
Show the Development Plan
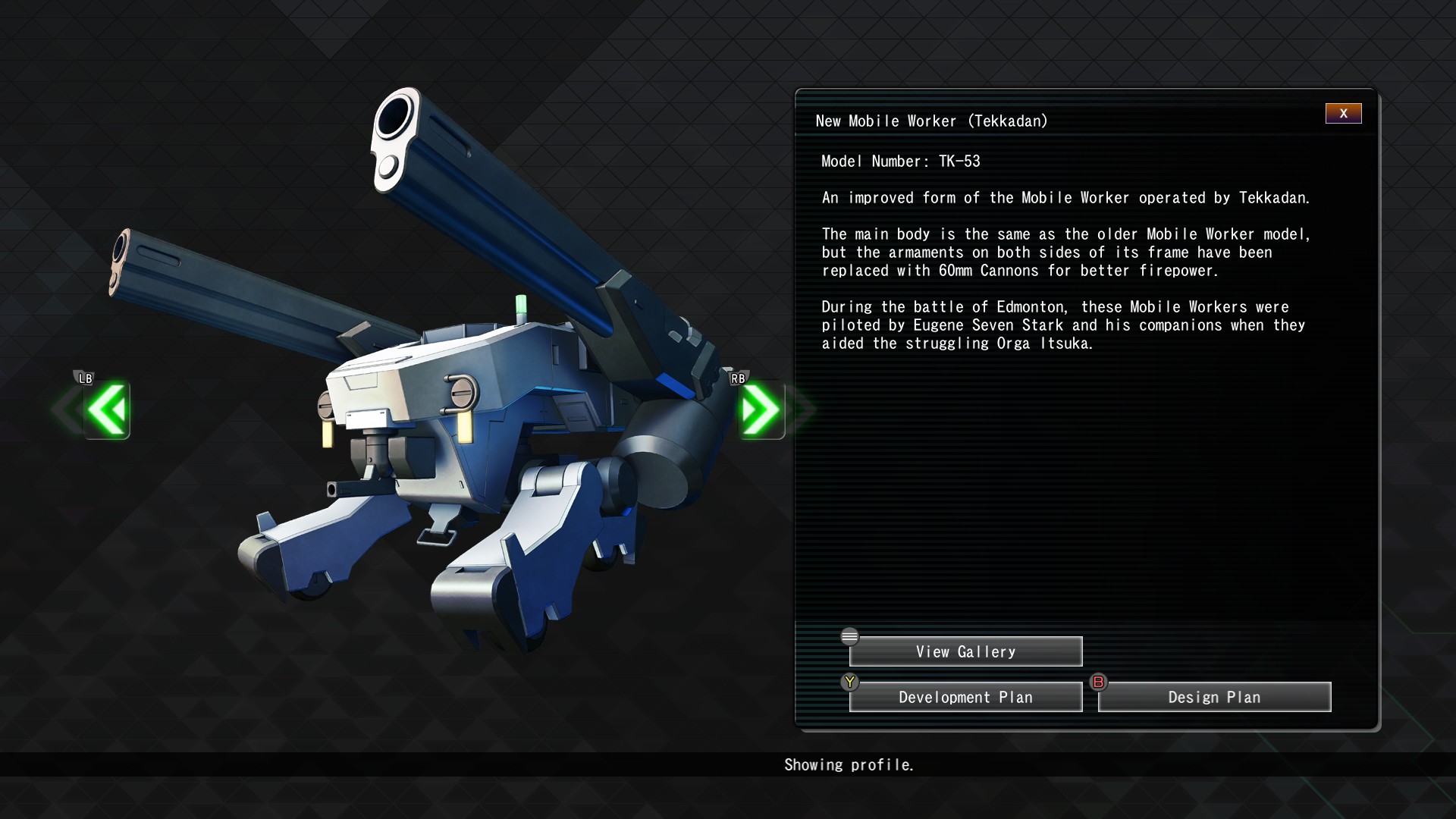[x=965, y=698]
